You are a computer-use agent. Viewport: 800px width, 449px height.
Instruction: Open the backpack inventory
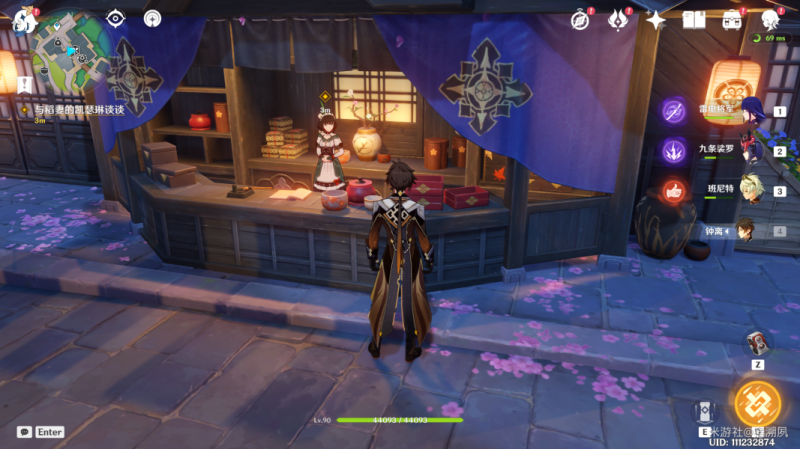point(732,19)
